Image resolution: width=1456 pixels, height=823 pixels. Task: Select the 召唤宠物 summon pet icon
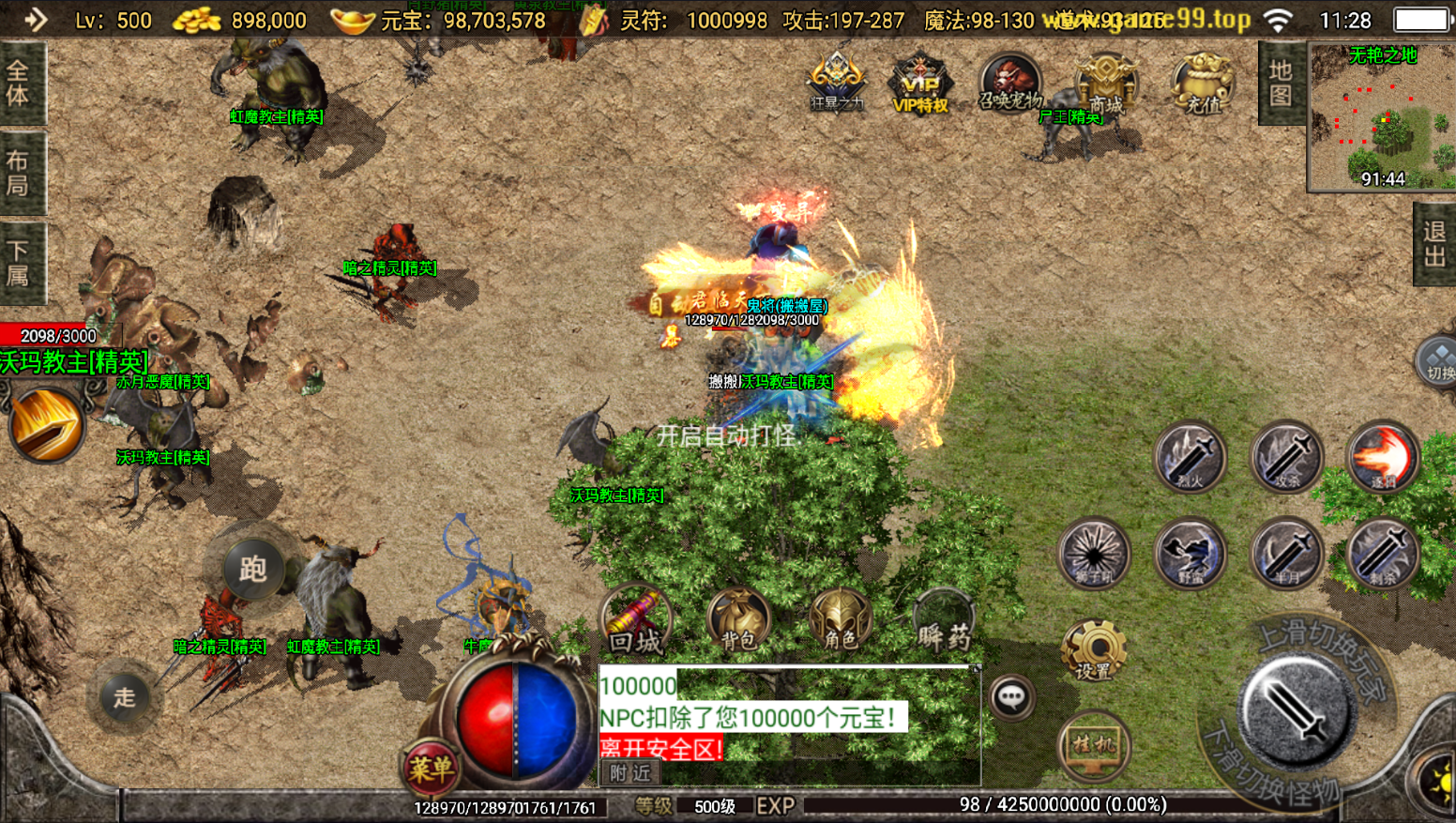tap(1010, 83)
